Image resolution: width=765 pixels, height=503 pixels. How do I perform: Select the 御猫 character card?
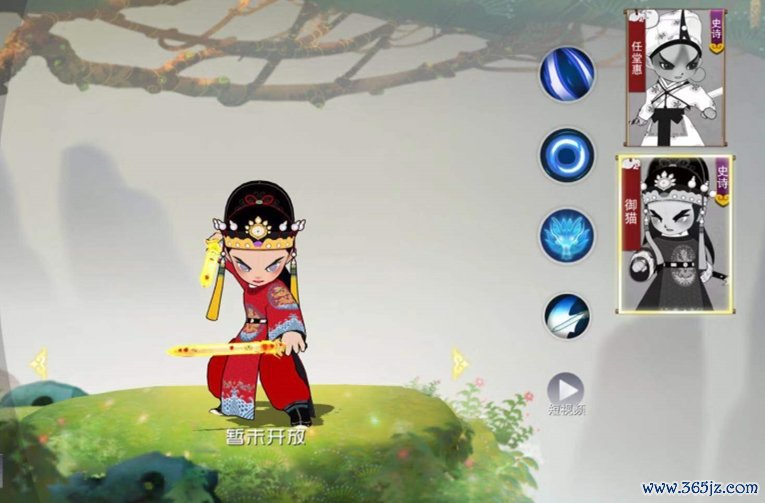click(x=677, y=233)
